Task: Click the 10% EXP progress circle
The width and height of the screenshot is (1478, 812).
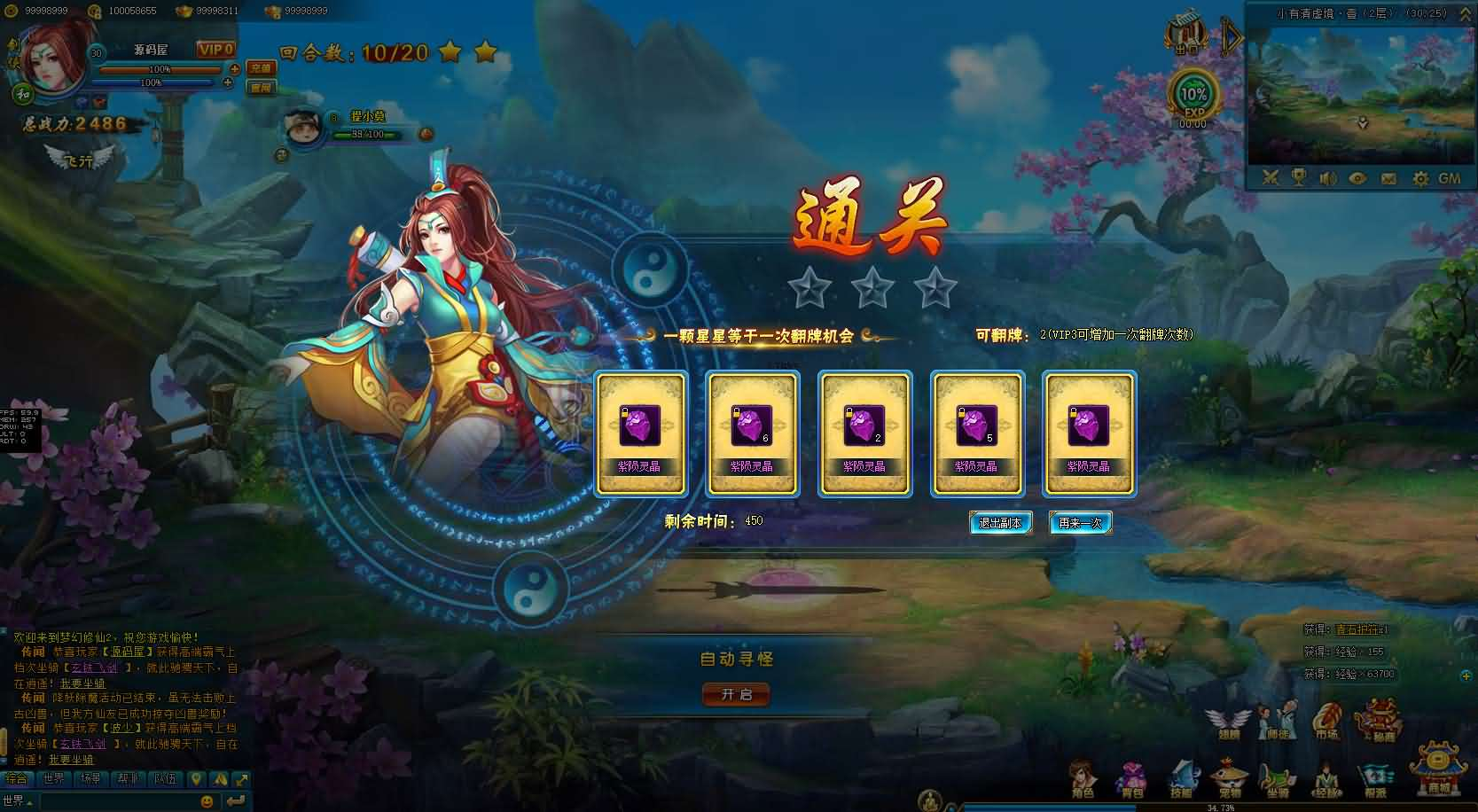Action: [1193, 91]
